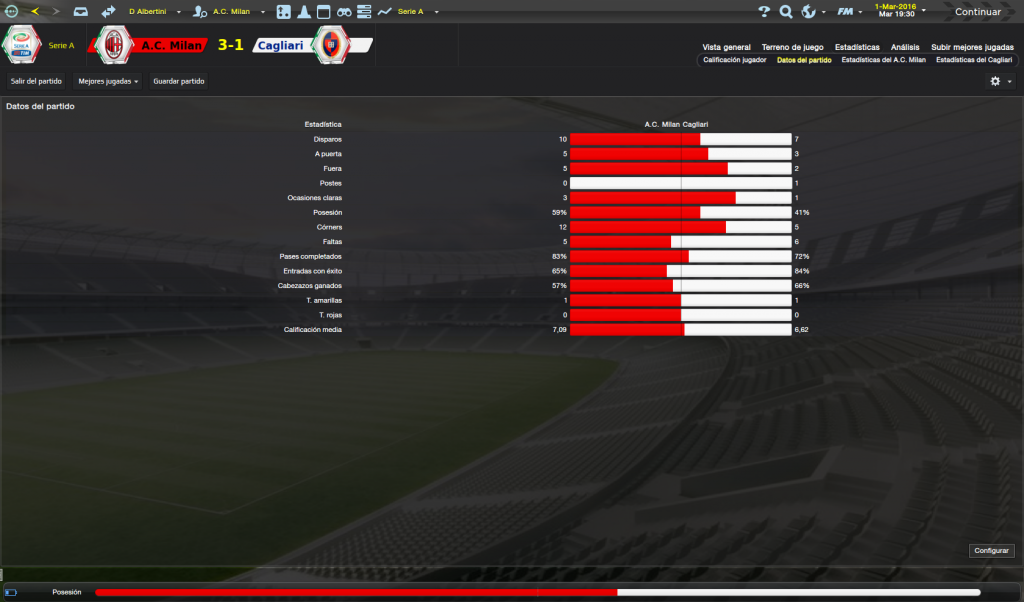Open the question mark help
Screen dimensions: 1024x602
coord(764,12)
